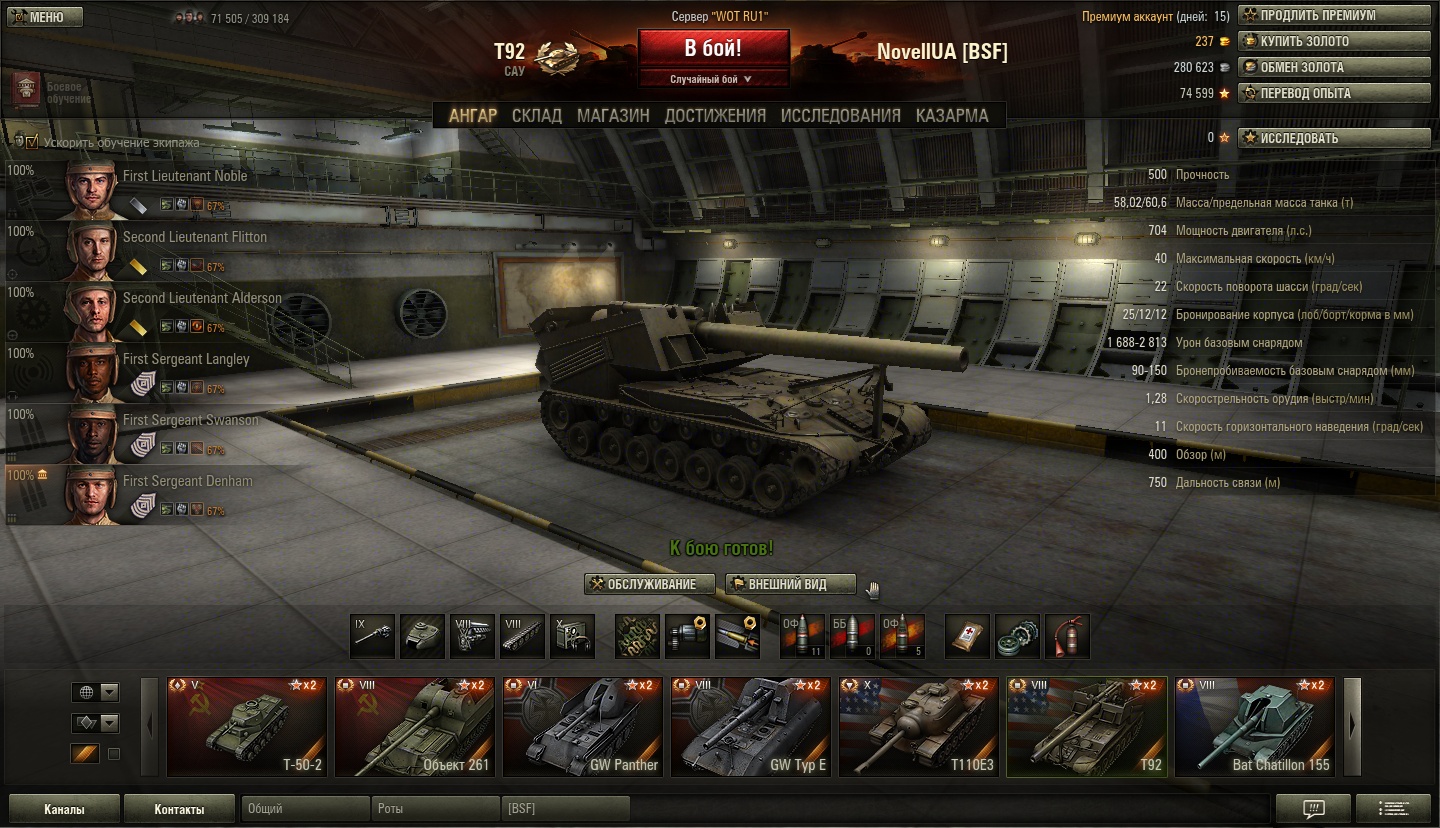The height and width of the screenshot is (828, 1440).
Task: Open the ОБСЛУЖИВАНИЕ service button
Action: point(650,584)
